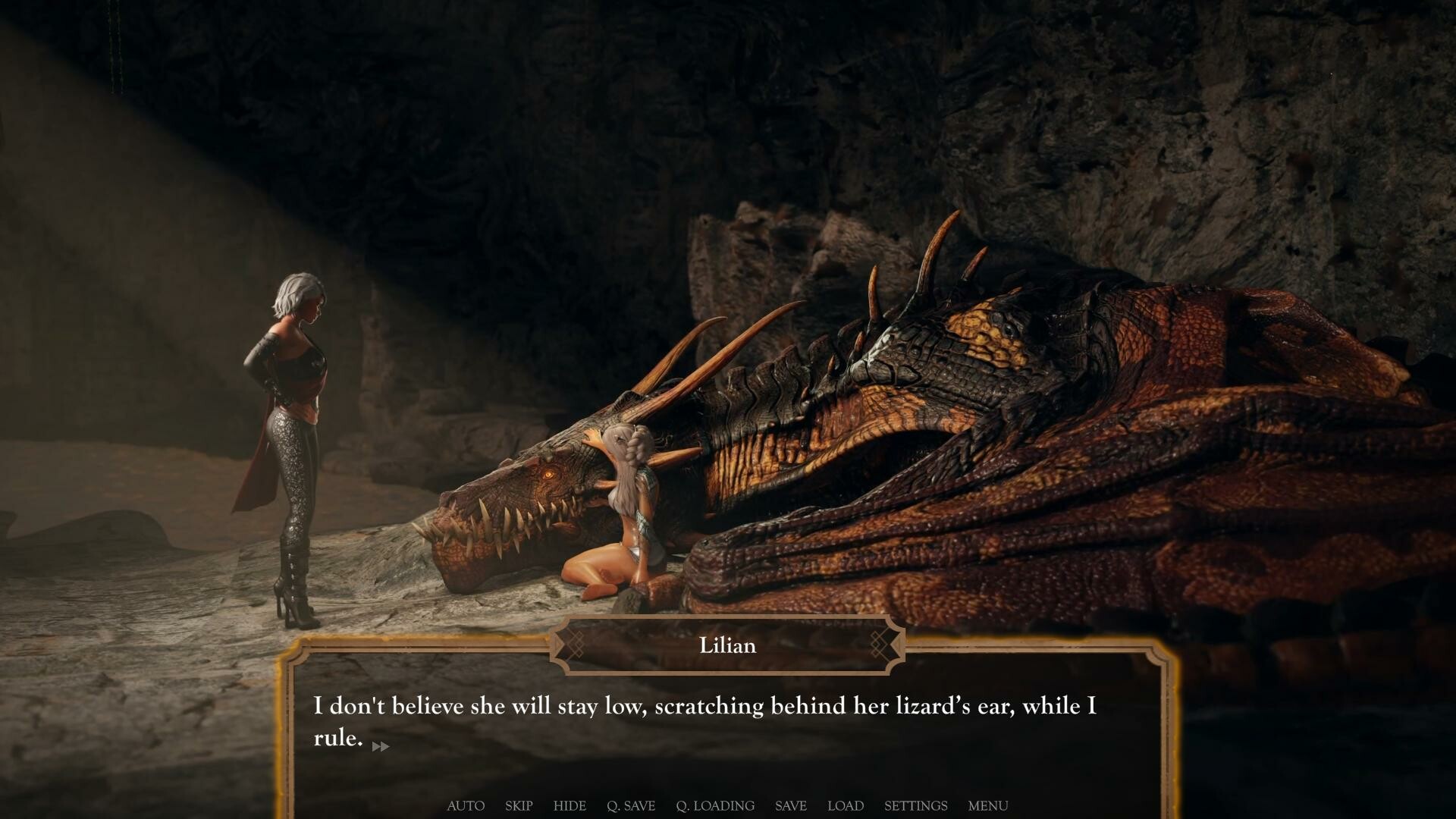Screen dimensions: 1456x819
Task: Open the main game MENU
Action: tap(987, 806)
